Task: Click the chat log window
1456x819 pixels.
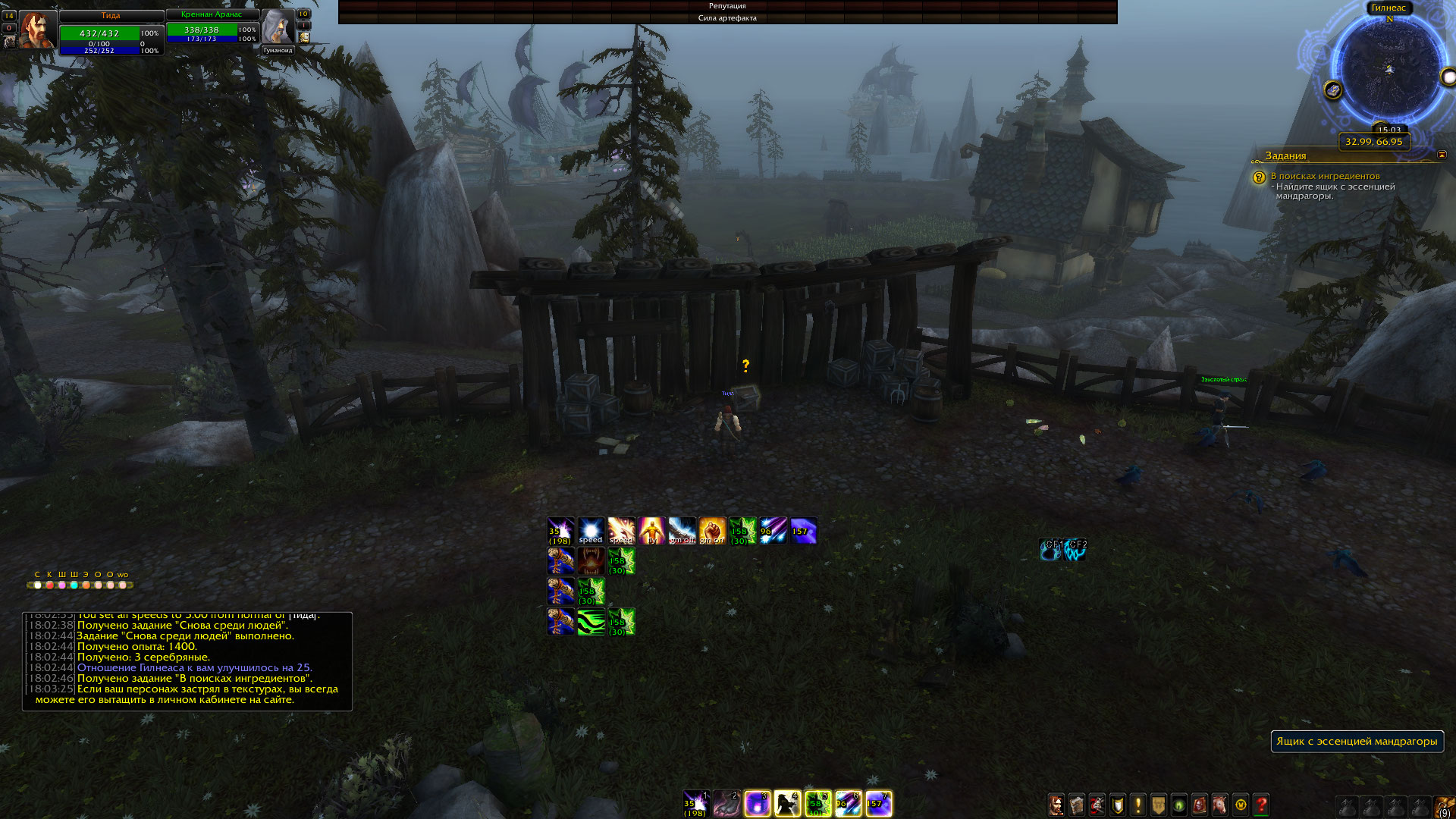Action: click(x=187, y=661)
